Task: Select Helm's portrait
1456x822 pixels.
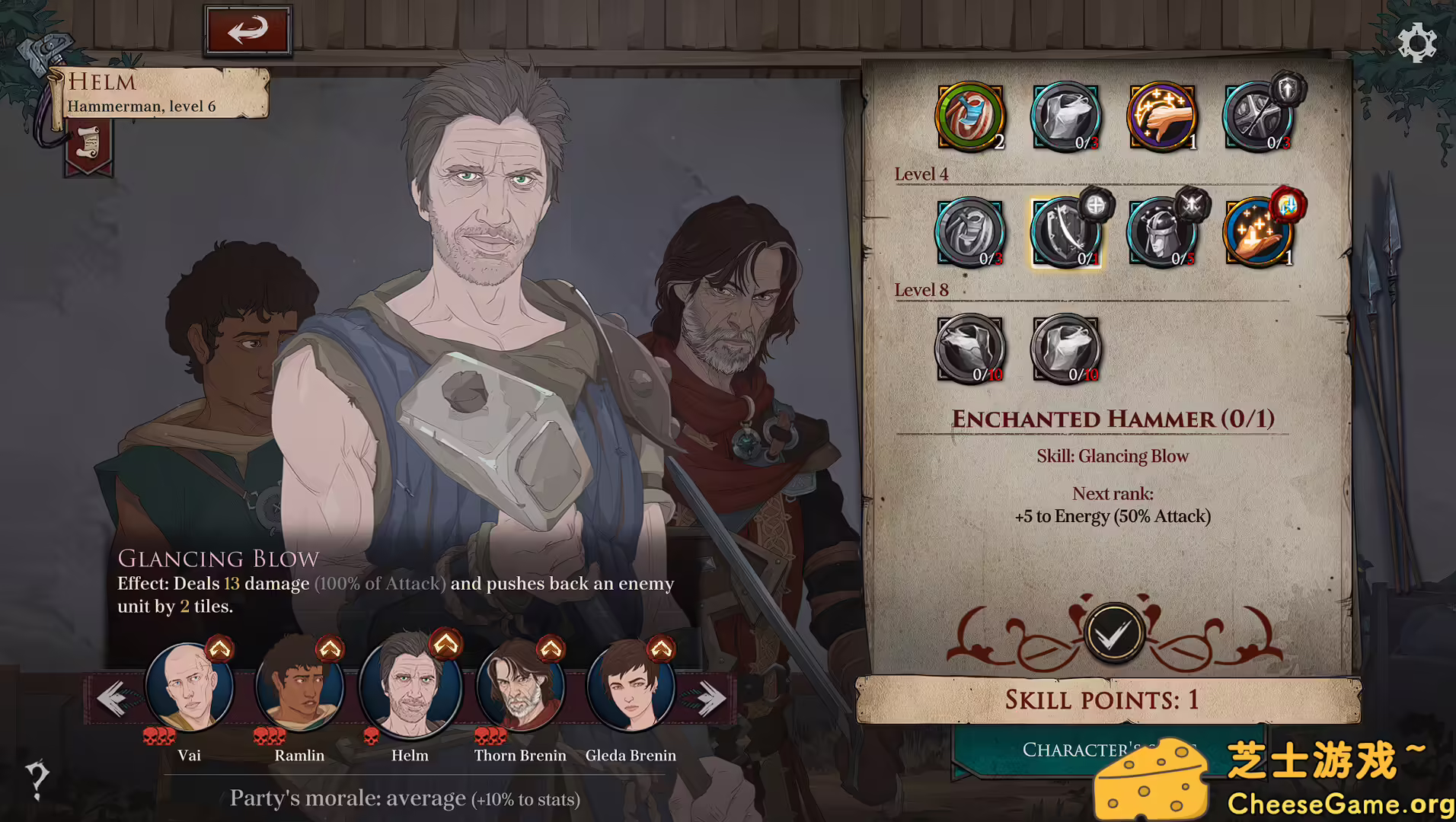Action: [410, 688]
